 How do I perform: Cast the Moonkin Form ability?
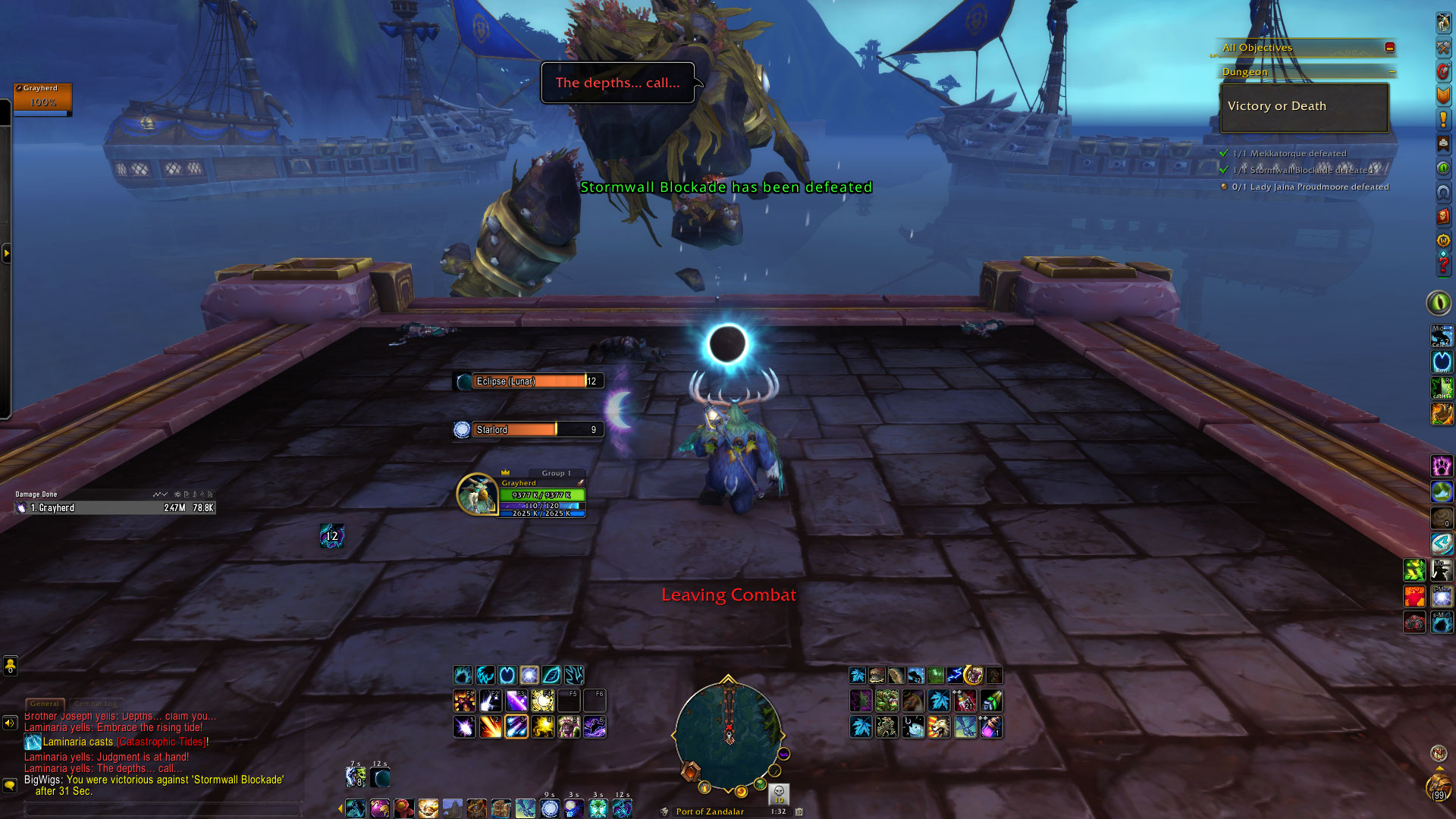(x=570, y=727)
